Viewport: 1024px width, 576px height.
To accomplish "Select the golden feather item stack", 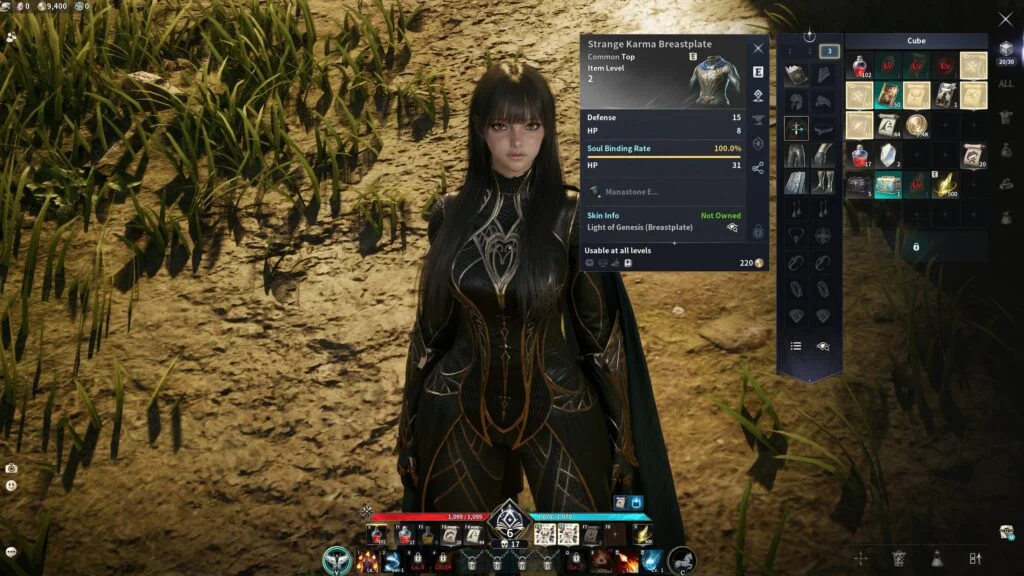I will (x=946, y=185).
